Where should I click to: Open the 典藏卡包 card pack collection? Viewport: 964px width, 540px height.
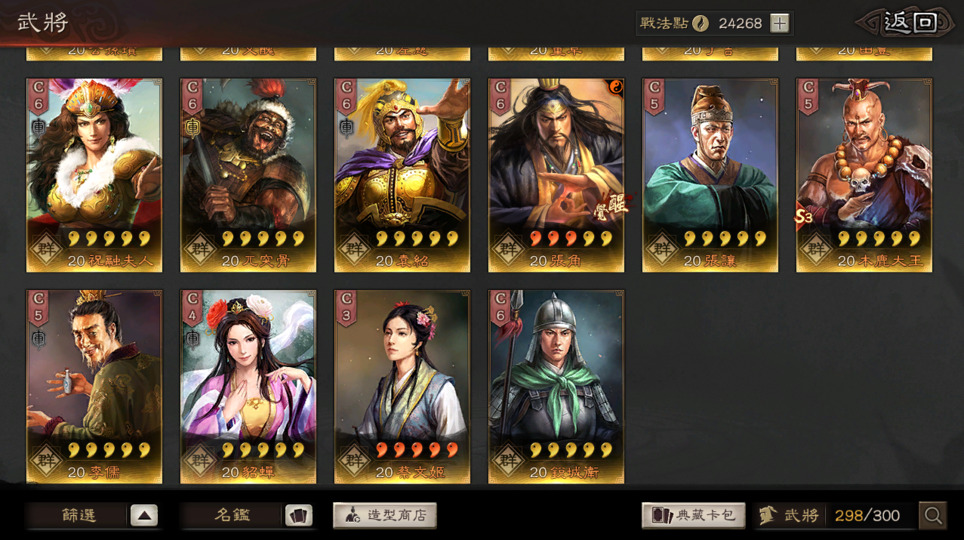[x=693, y=516]
